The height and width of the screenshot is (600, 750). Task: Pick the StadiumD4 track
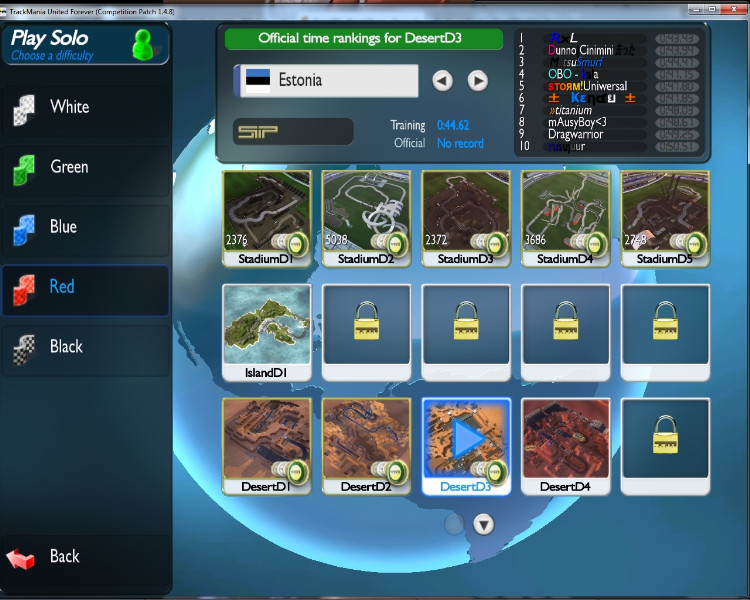[566, 214]
